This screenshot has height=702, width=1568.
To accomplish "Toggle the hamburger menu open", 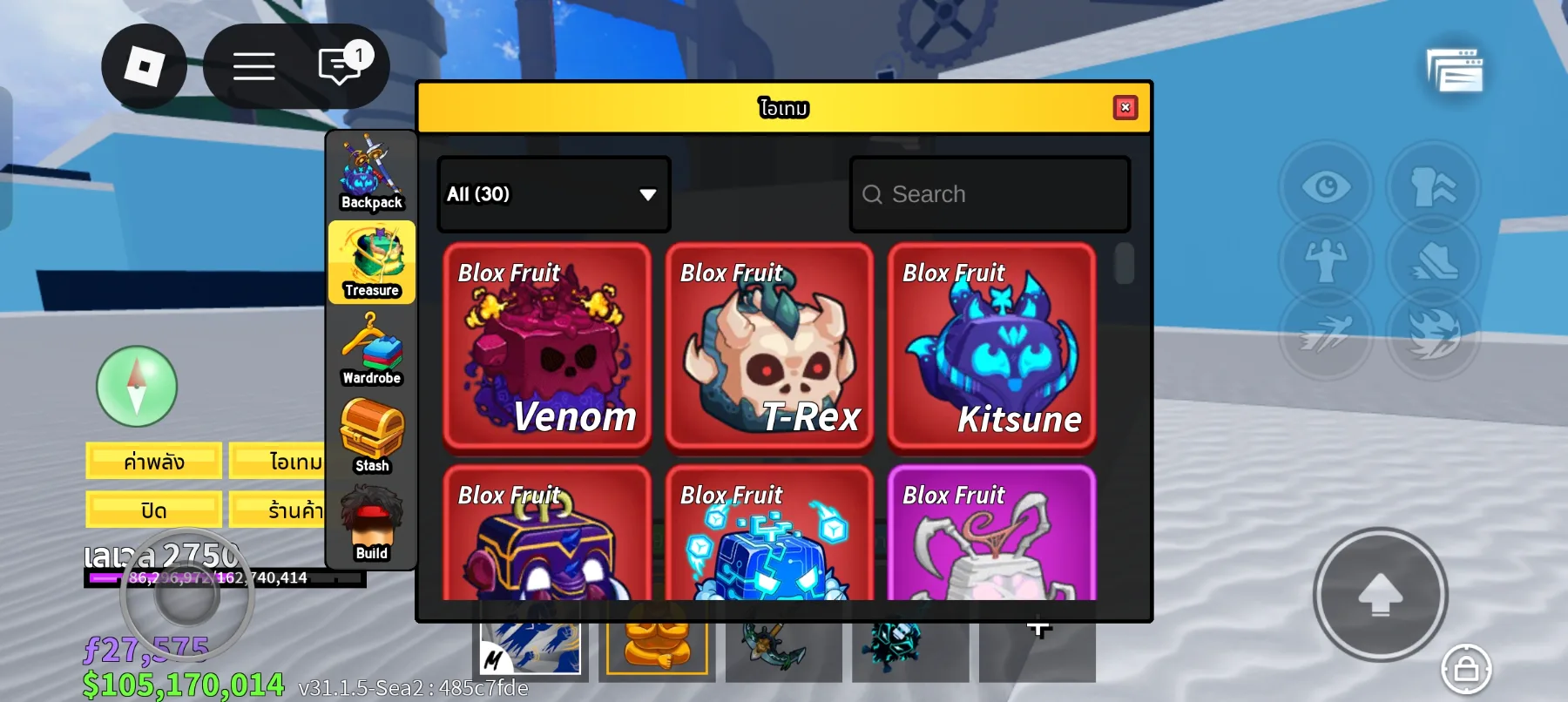I will 254,67.
